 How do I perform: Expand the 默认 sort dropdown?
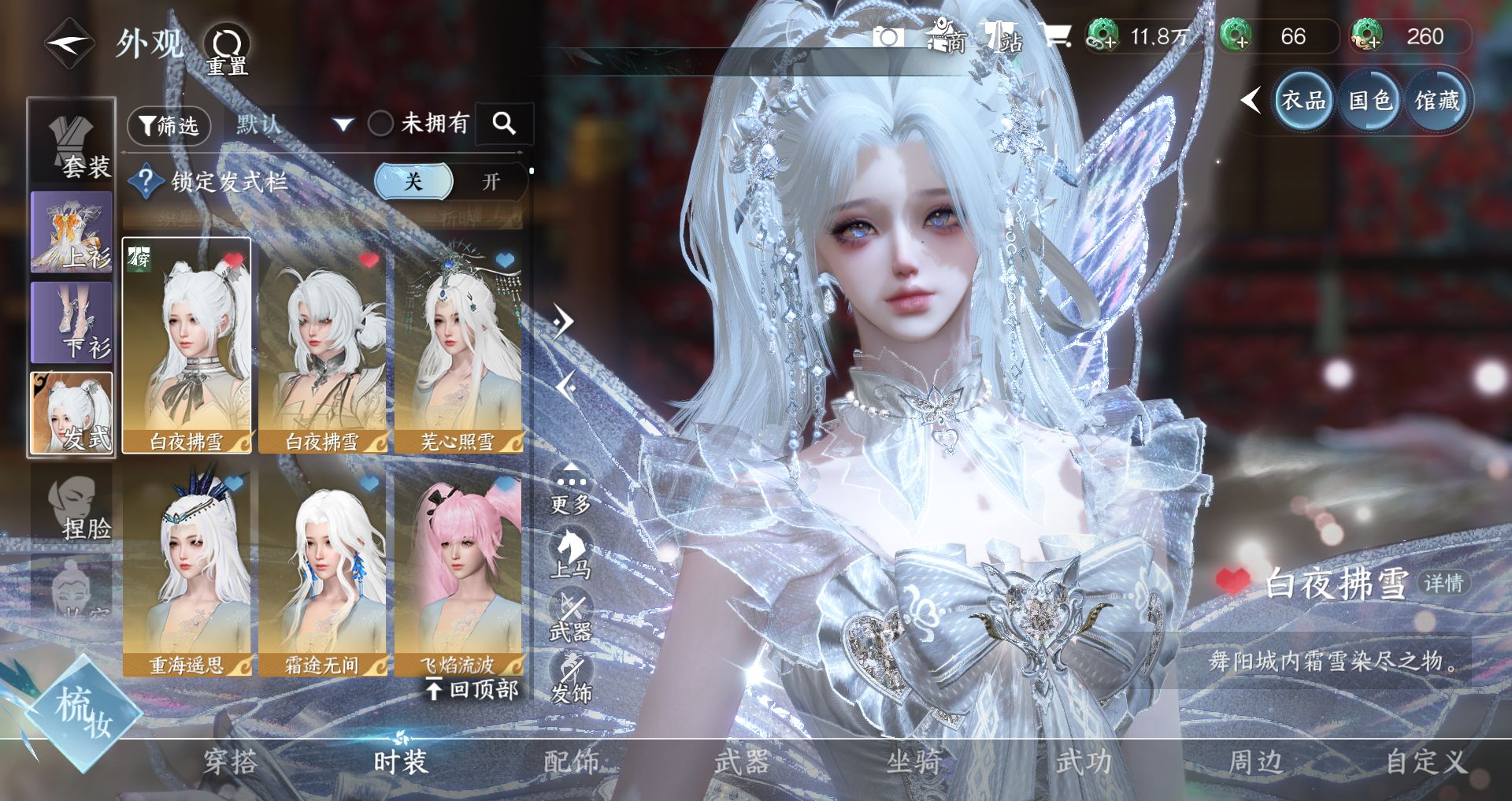point(293,124)
